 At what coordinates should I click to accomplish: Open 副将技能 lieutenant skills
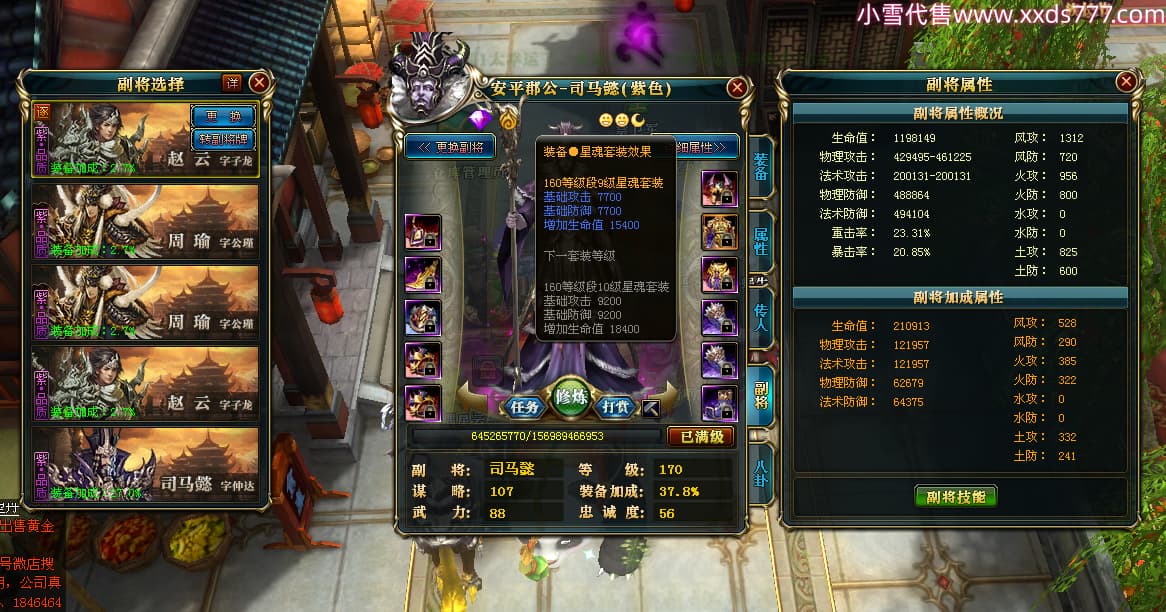(x=956, y=496)
